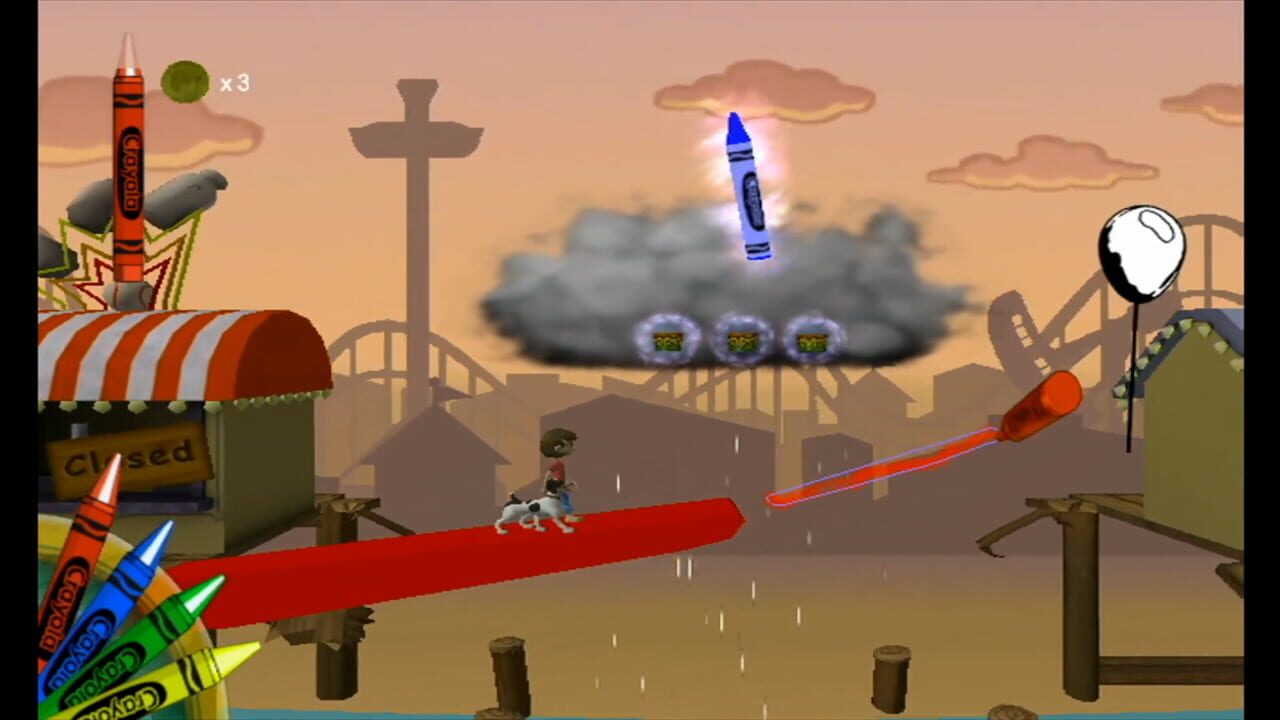The height and width of the screenshot is (720, 1280).
Task: Click the giant Crayola crayon landmark
Action: tap(130, 160)
